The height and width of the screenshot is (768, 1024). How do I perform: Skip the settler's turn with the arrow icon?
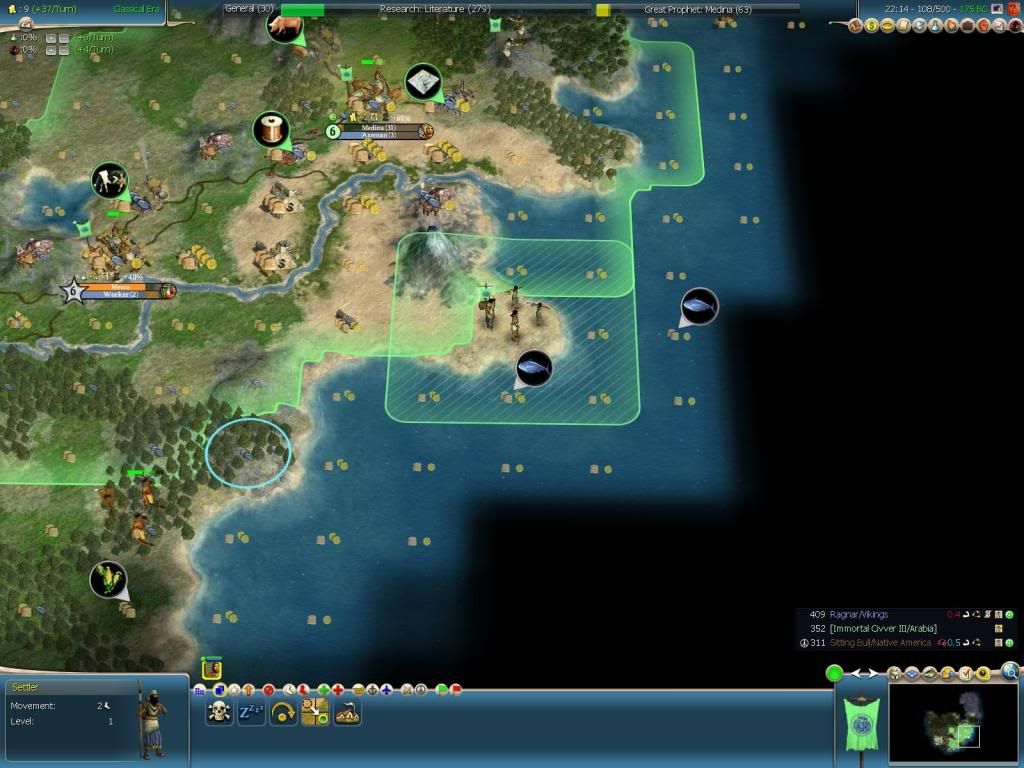pyautogui.click(x=283, y=712)
